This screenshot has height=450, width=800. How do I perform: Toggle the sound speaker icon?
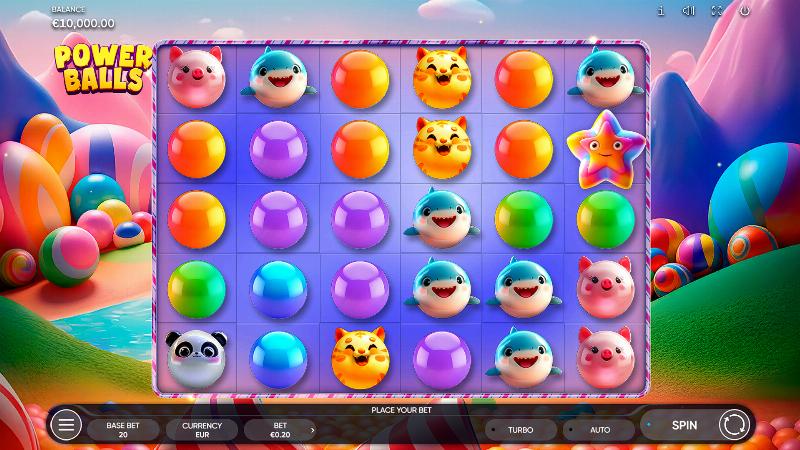689,10
